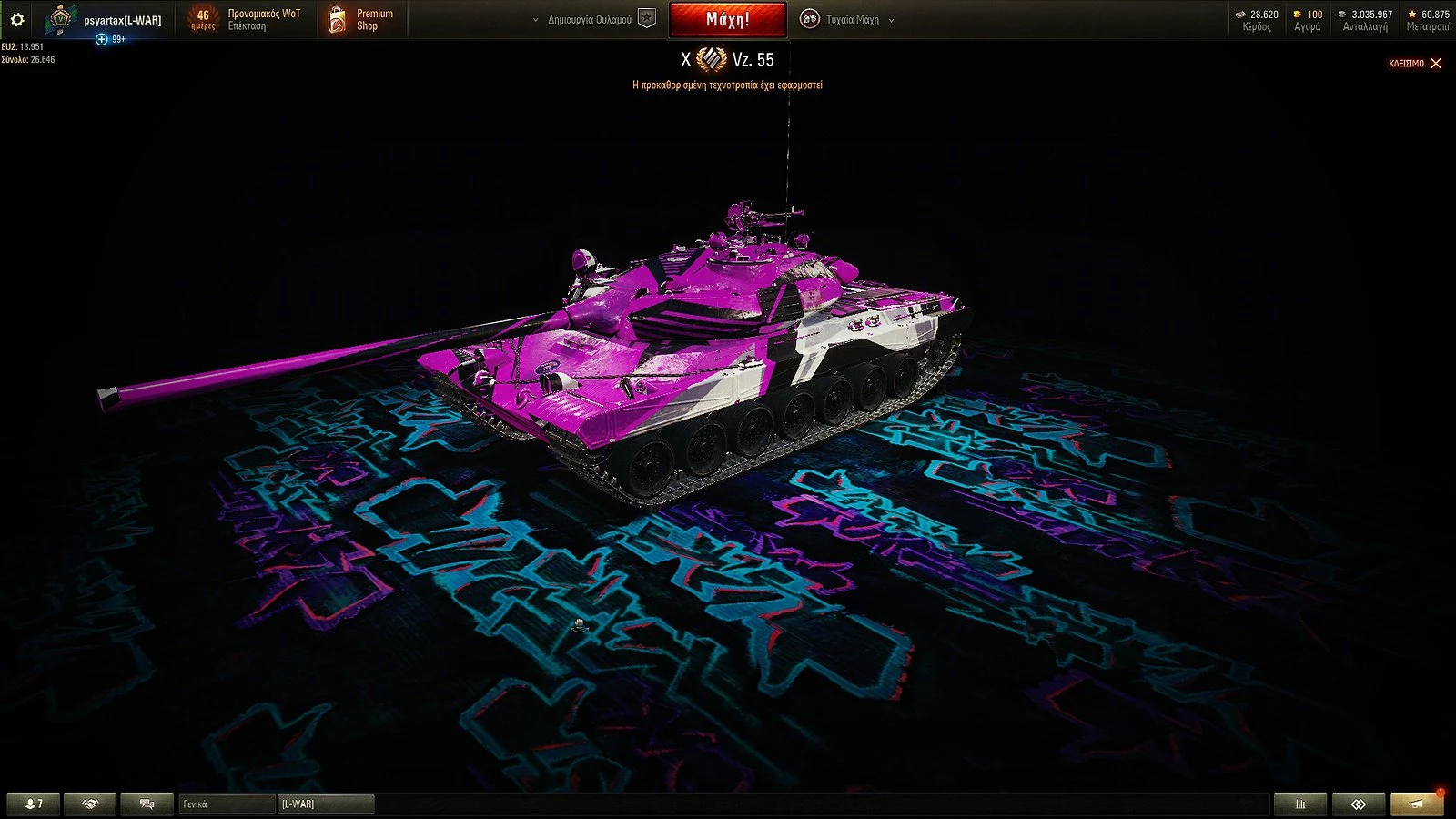Open the game Settings gear
This screenshot has width=1456, height=819.
tap(18, 18)
